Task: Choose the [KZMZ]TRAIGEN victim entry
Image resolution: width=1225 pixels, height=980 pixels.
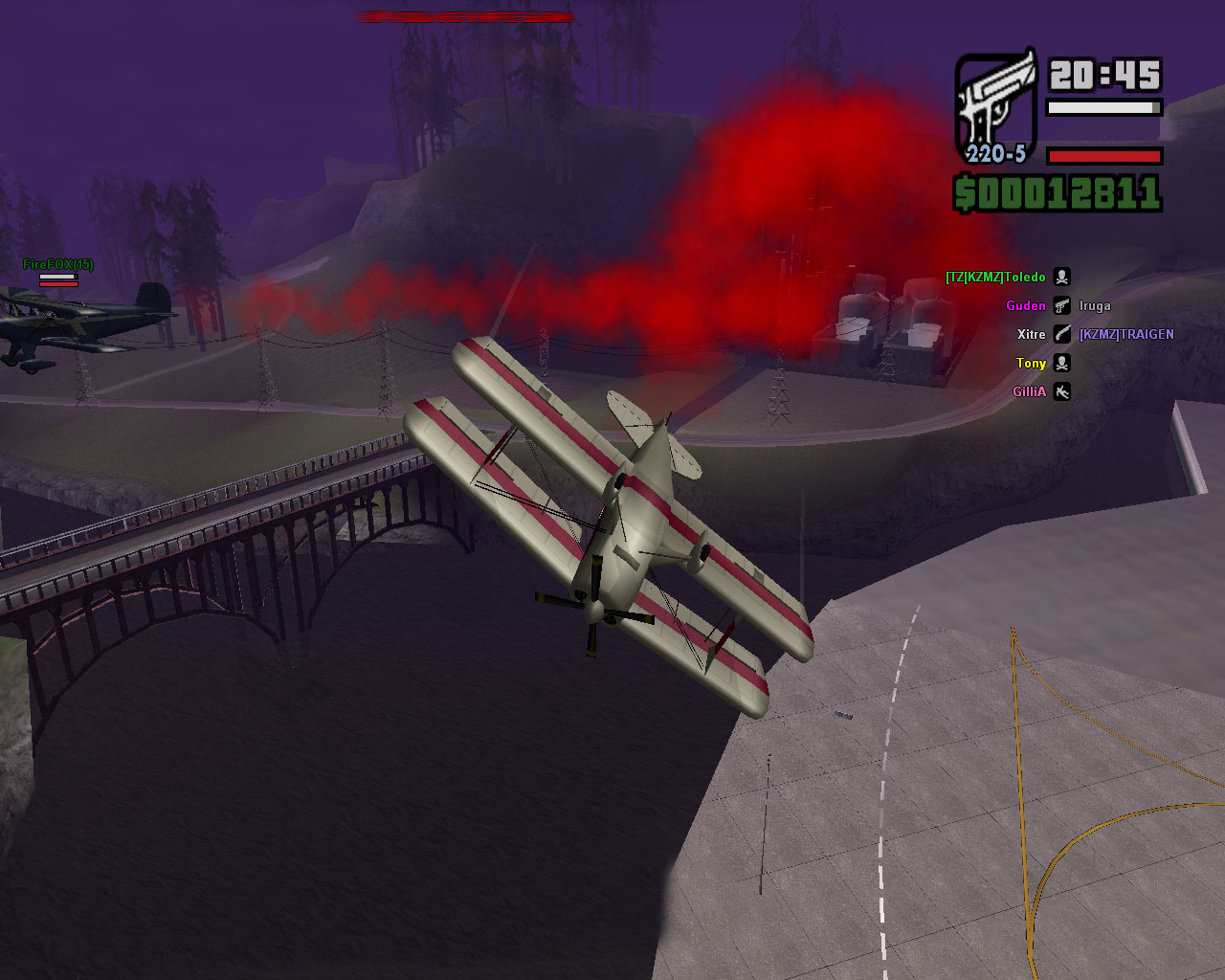Action: [1126, 335]
